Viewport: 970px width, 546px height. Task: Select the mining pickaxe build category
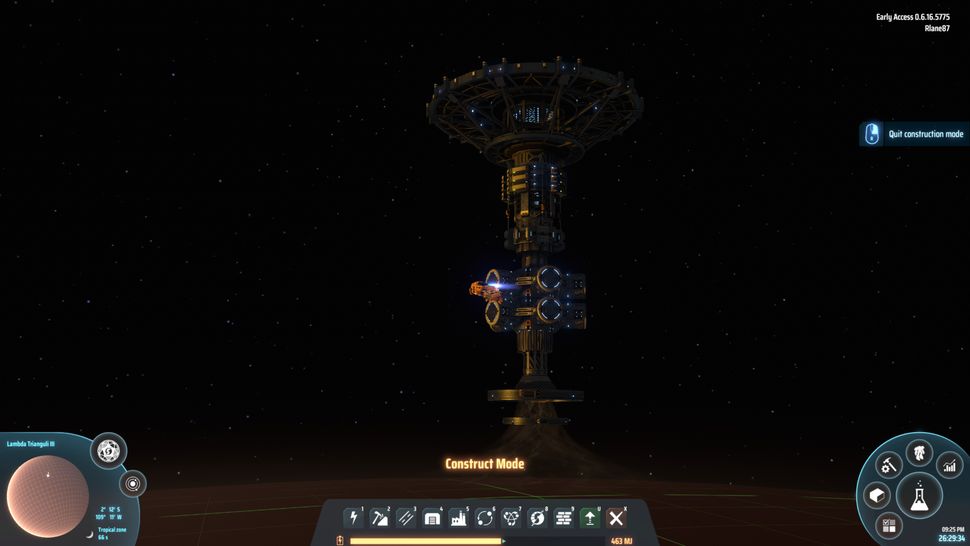pyautogui.click(x=380, y=518)
